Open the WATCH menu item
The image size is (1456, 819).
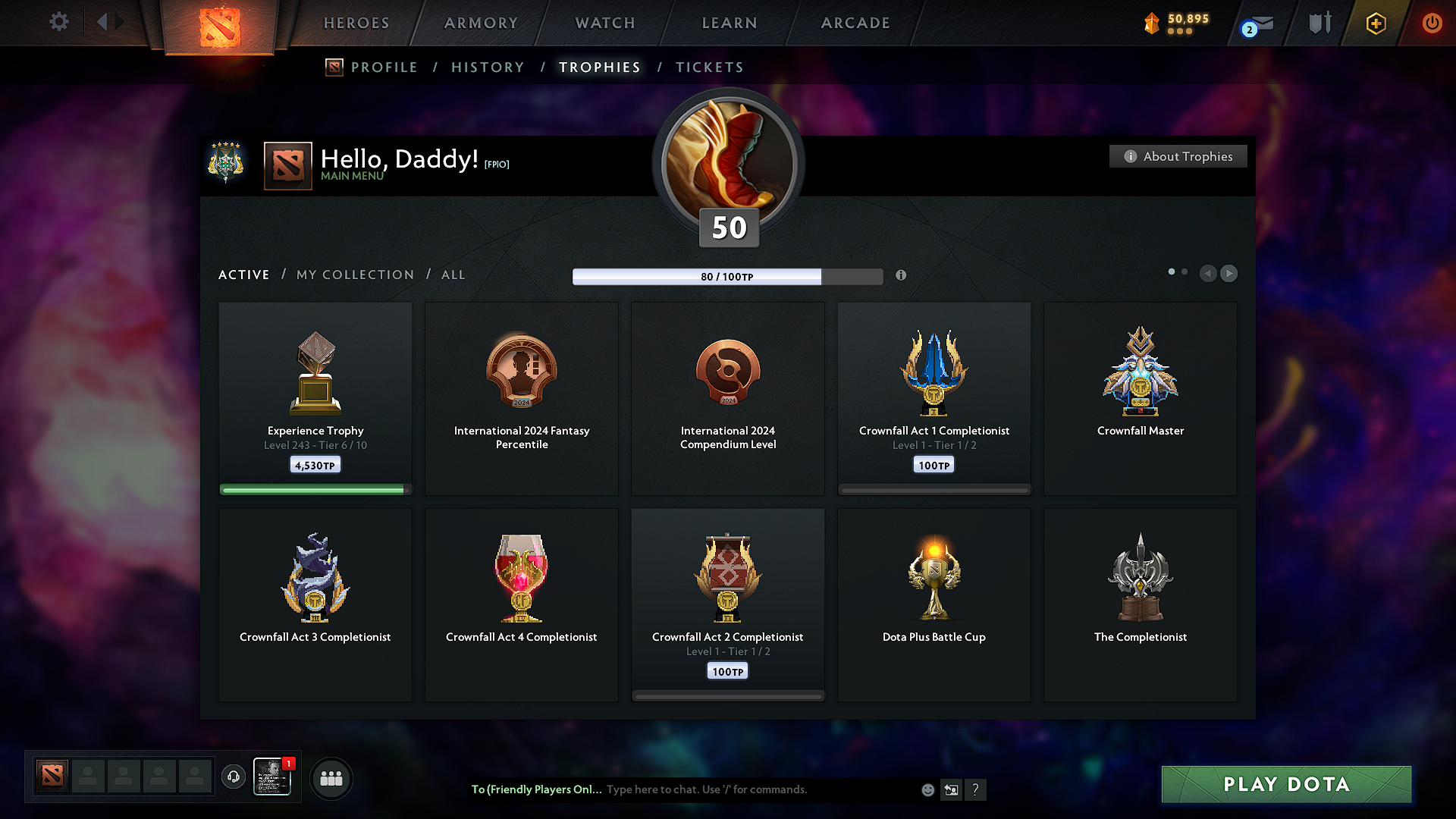pyautogui.click(x=604, y=23)
